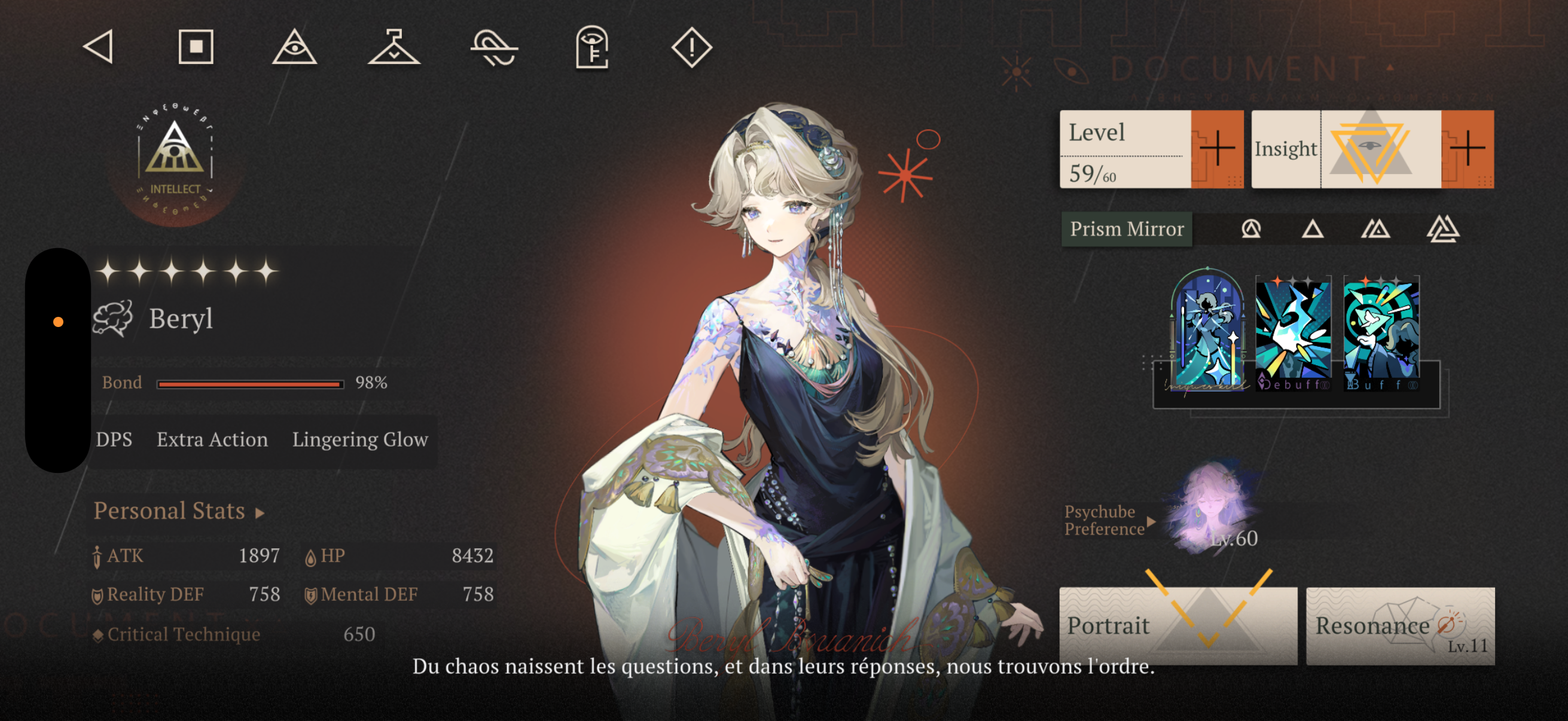Open the Prism Mirror panel

1127,229
